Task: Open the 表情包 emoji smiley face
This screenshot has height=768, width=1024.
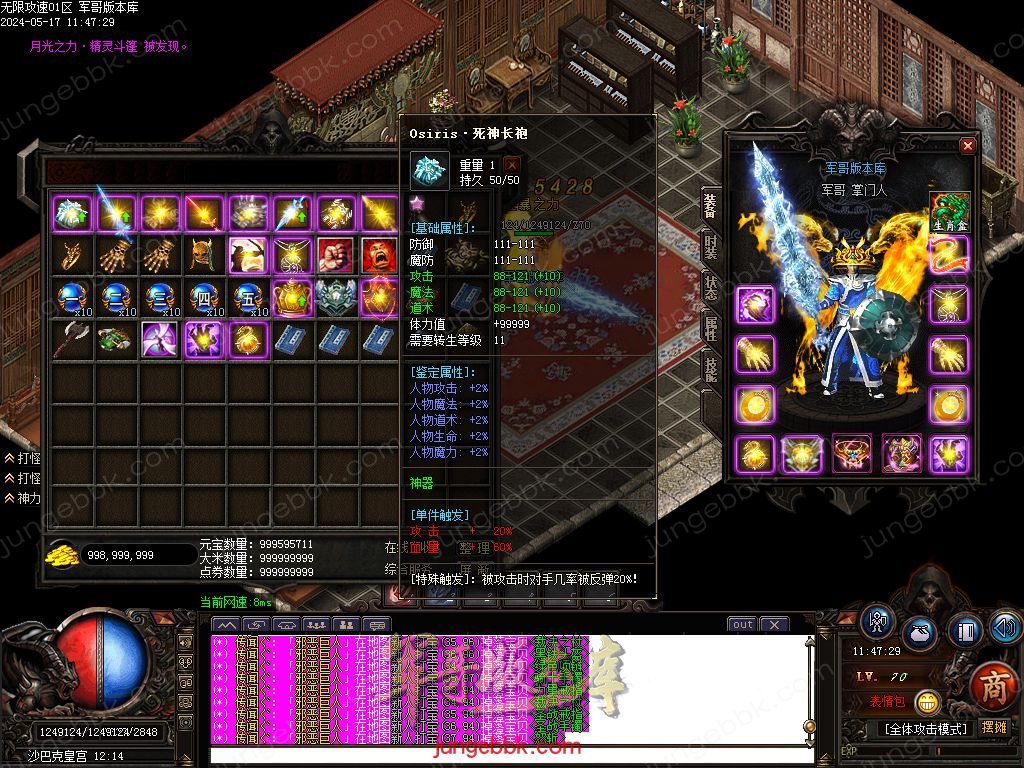Action: point(927,702)
